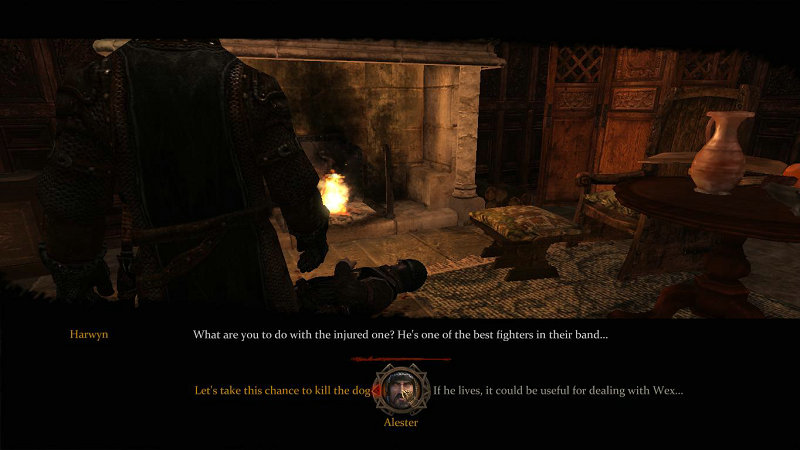This screenshot has width=800, height=450.
Task: Choose "Let's take this chance to kill the dog"
Action: point(281,390)
